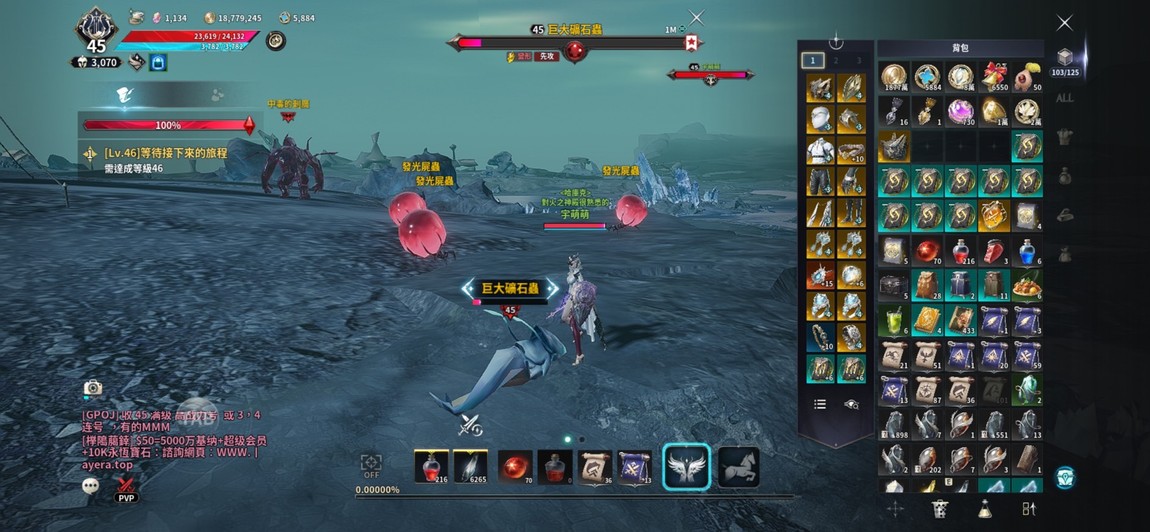This screenshot has width=1150, height=532.
Task: Summon the horse mount
Action: pyautogui.click(x=737, y=467)
